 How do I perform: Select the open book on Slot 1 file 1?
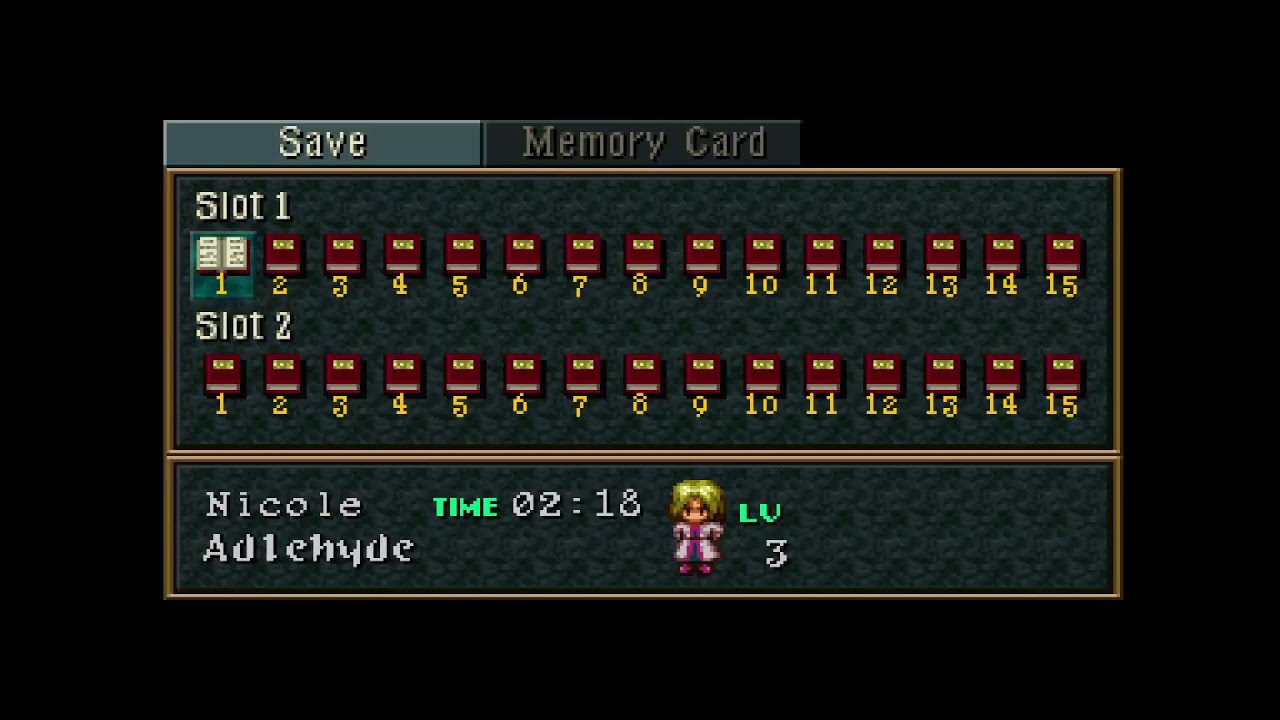[222, 255]
